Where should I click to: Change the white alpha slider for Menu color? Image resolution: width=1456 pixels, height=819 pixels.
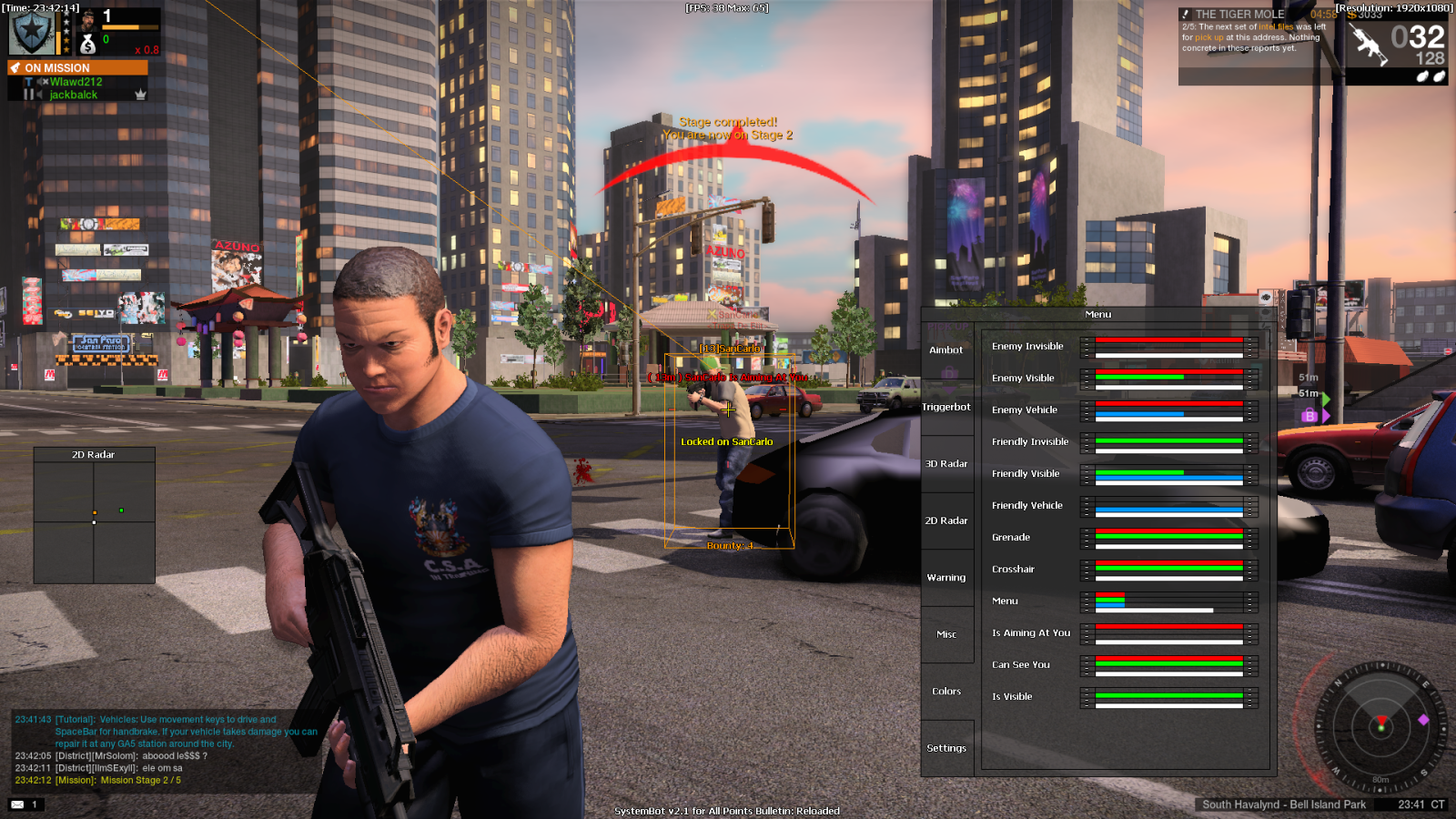click(1168, 610)
